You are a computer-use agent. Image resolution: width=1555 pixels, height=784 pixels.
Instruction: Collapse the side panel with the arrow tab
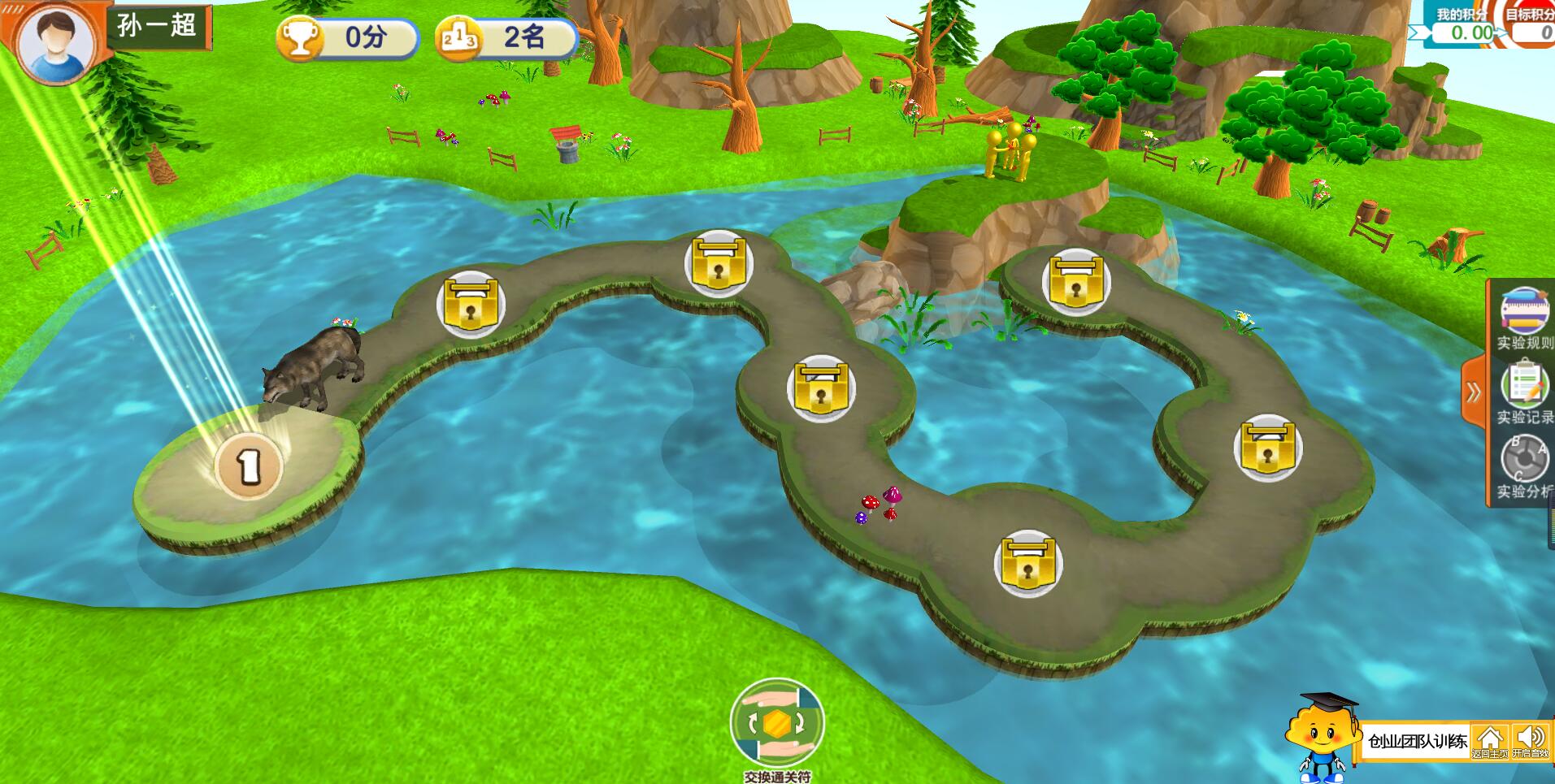(1473, 393)
